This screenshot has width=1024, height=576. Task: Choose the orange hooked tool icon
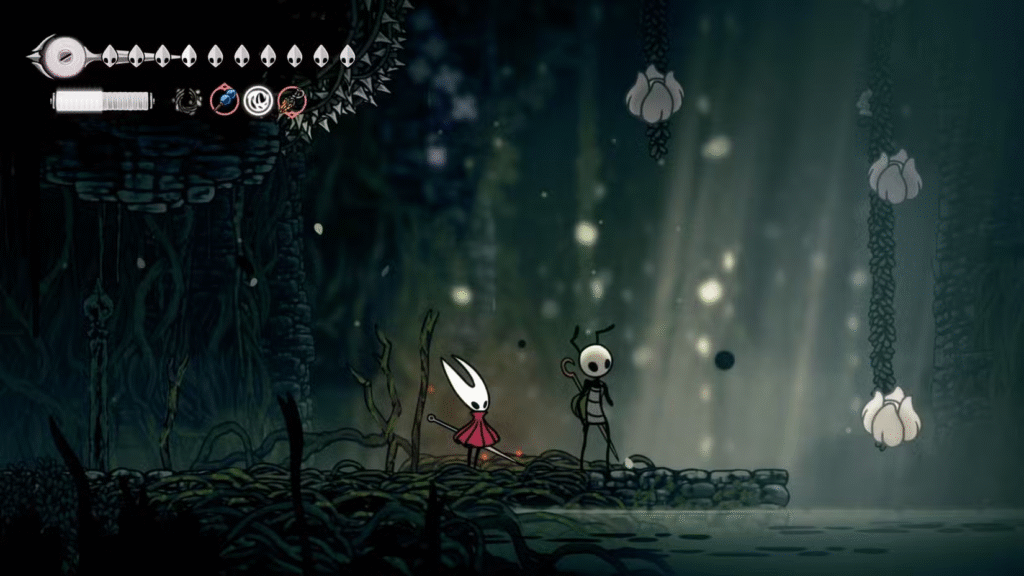click(291, 100)
